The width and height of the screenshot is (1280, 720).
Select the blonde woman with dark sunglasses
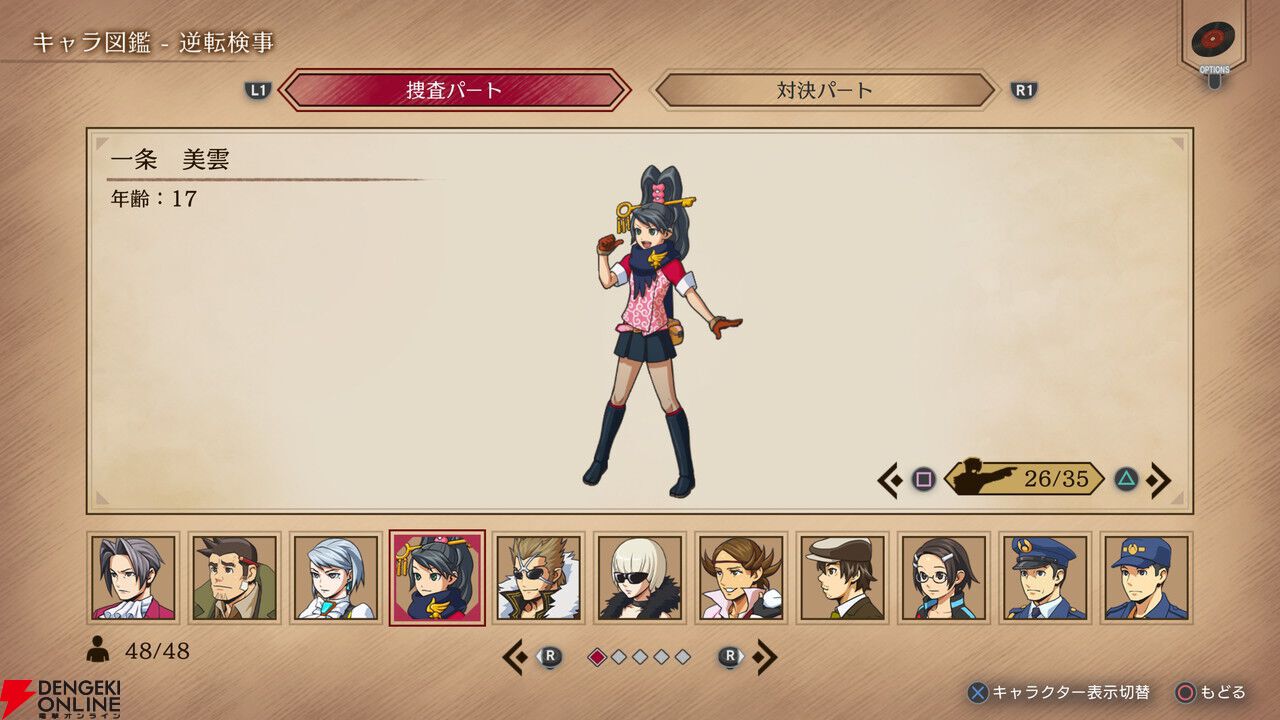(640, 578)
